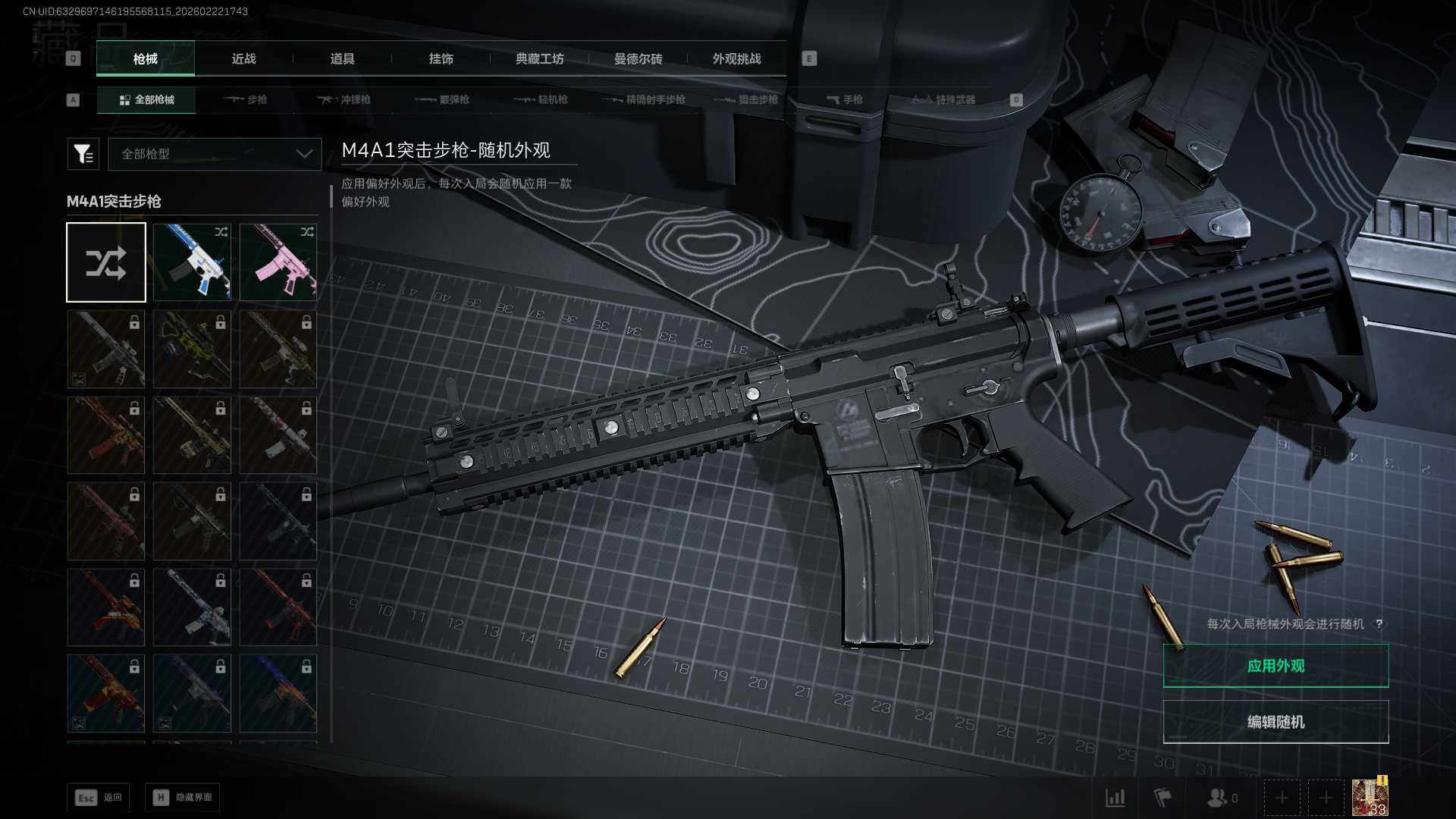The width and height of the screenshot is (1456, 819).
Task: Choose the blue and white M4A1 skin
Action: point(192,262)
